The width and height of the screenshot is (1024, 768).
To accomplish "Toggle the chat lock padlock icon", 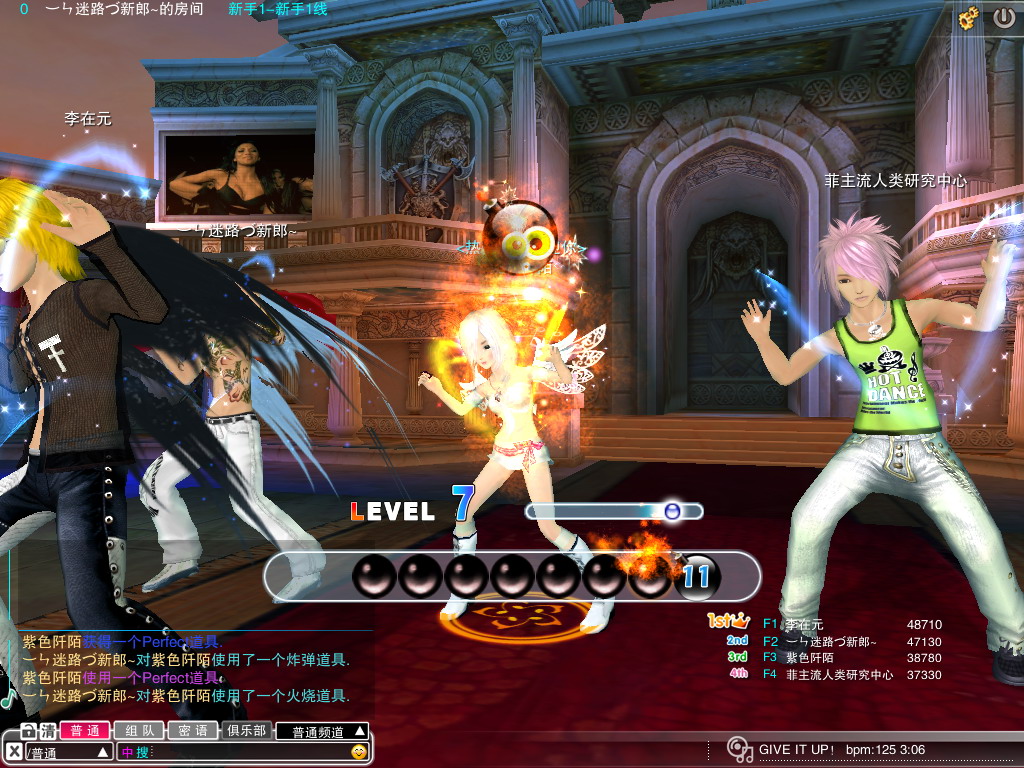I will tap(29, 731).
